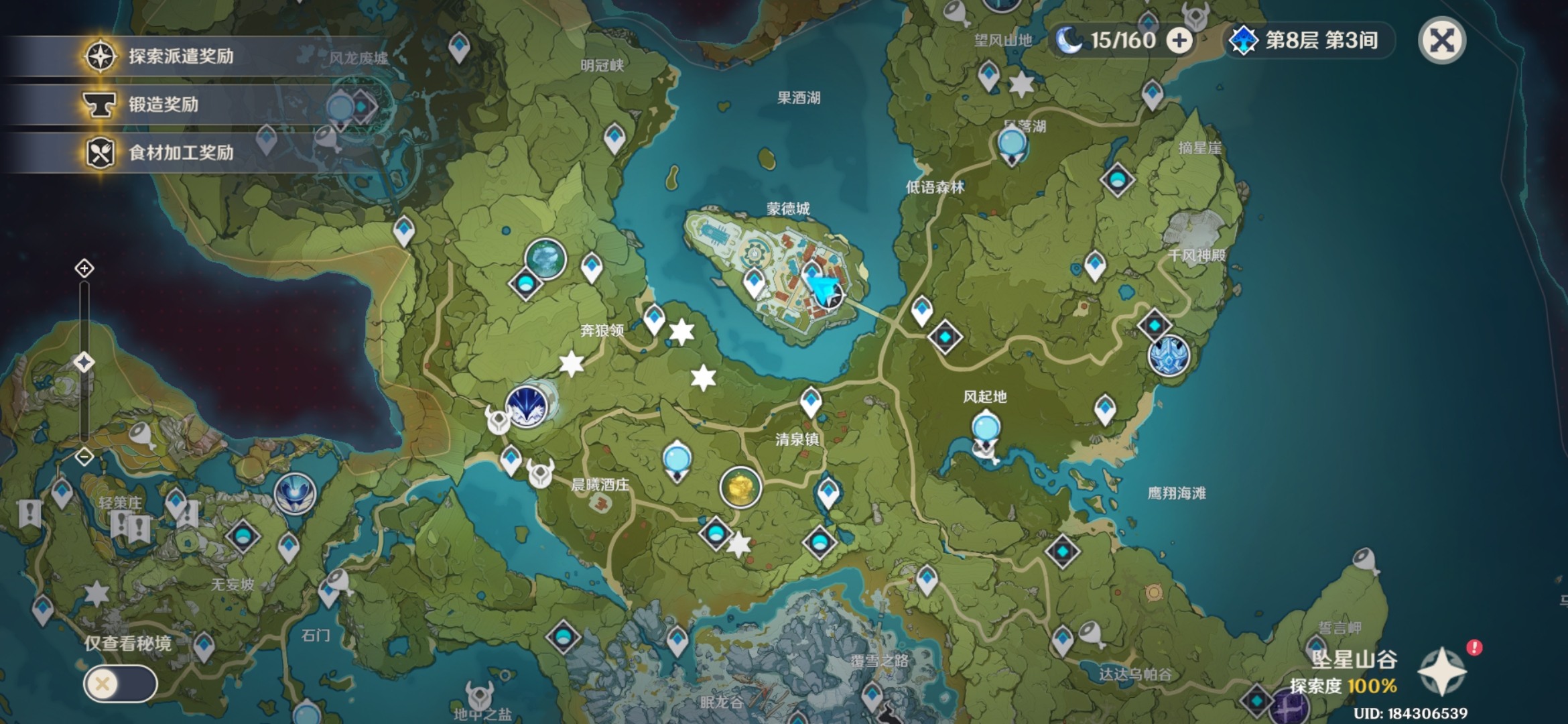Click + to replenish Original Resin
The height and width of the screenshot is (724, 1568).
tap(1181, 40)
